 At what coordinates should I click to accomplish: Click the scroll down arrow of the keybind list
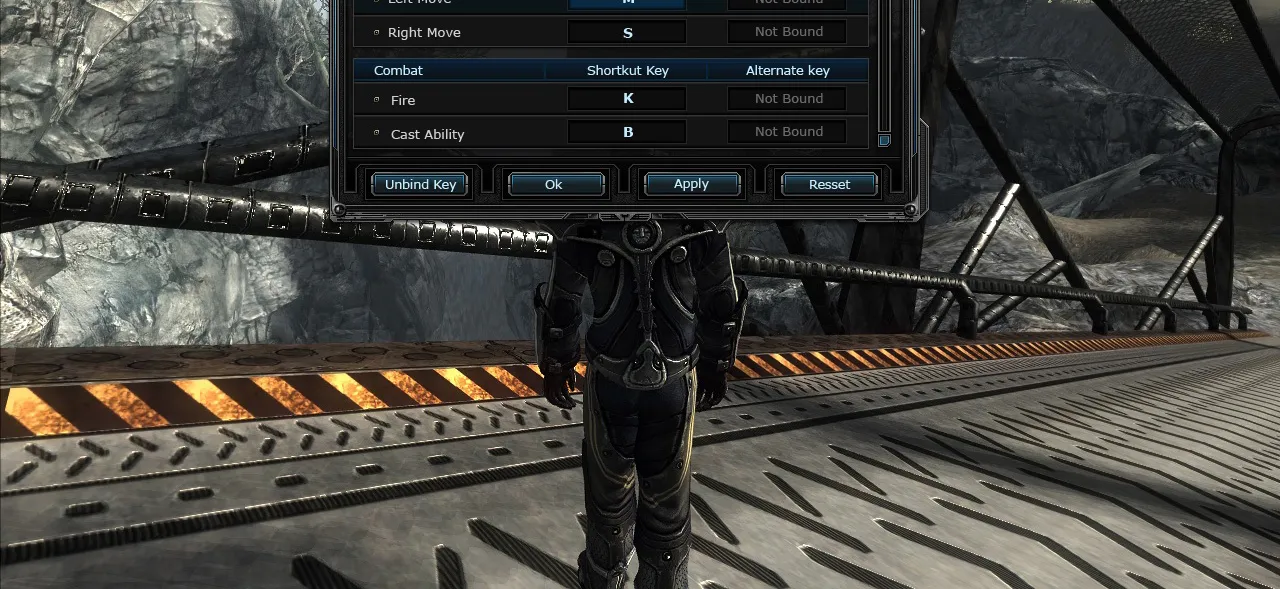tap(884, 141)
